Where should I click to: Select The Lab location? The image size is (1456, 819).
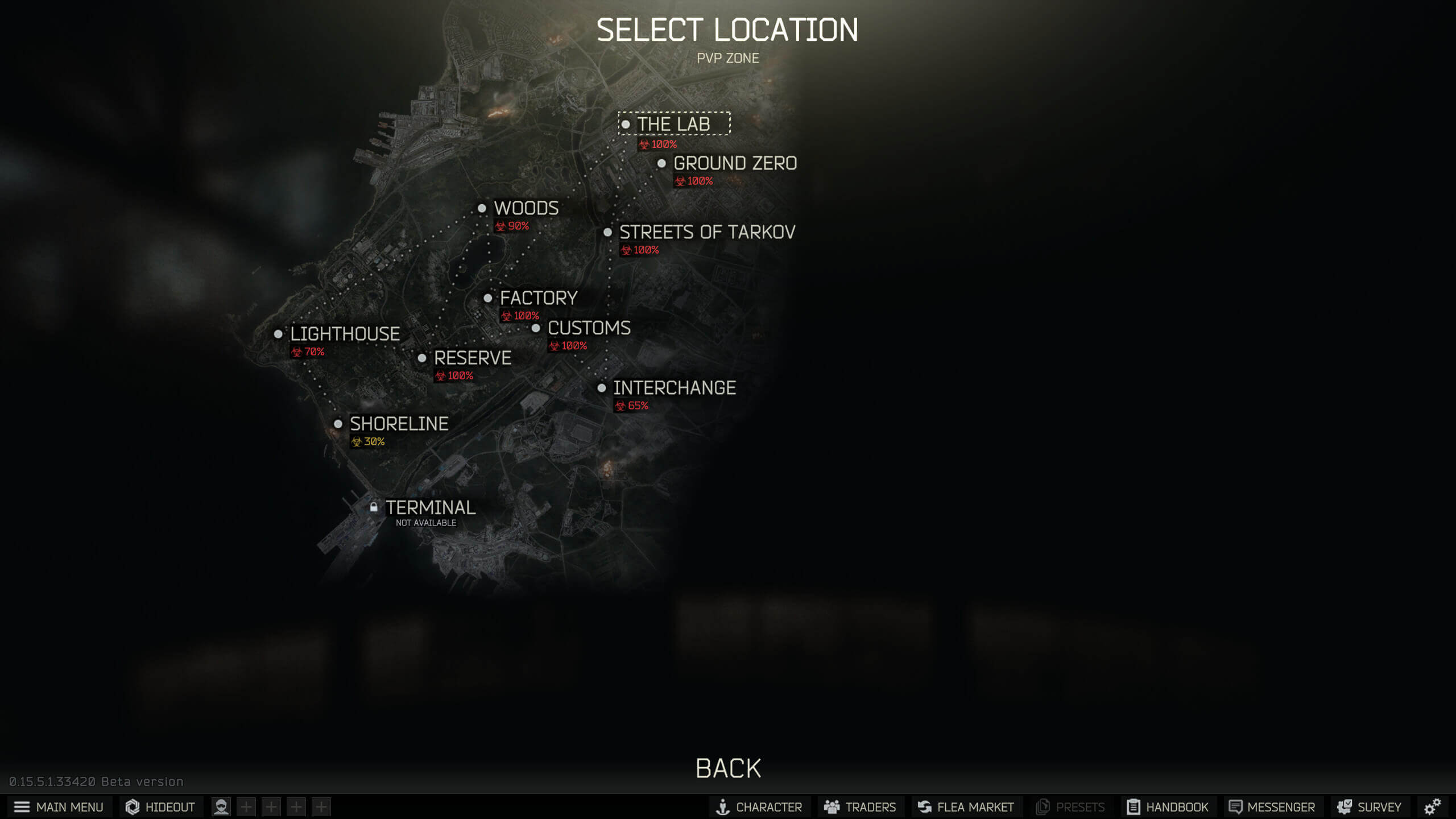coord(673,124)
